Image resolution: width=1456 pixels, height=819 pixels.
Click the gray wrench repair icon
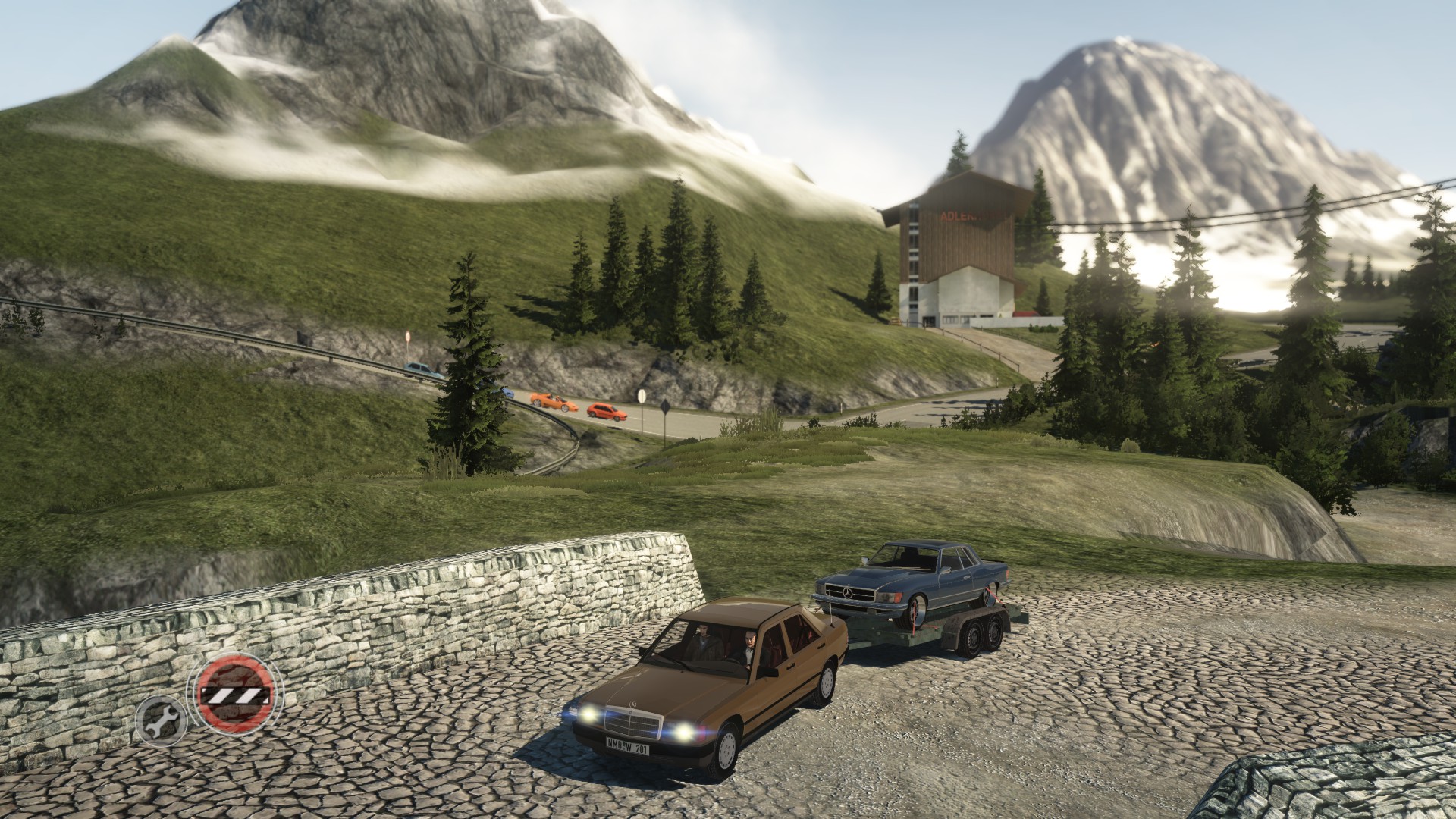[x=161, y=721]
